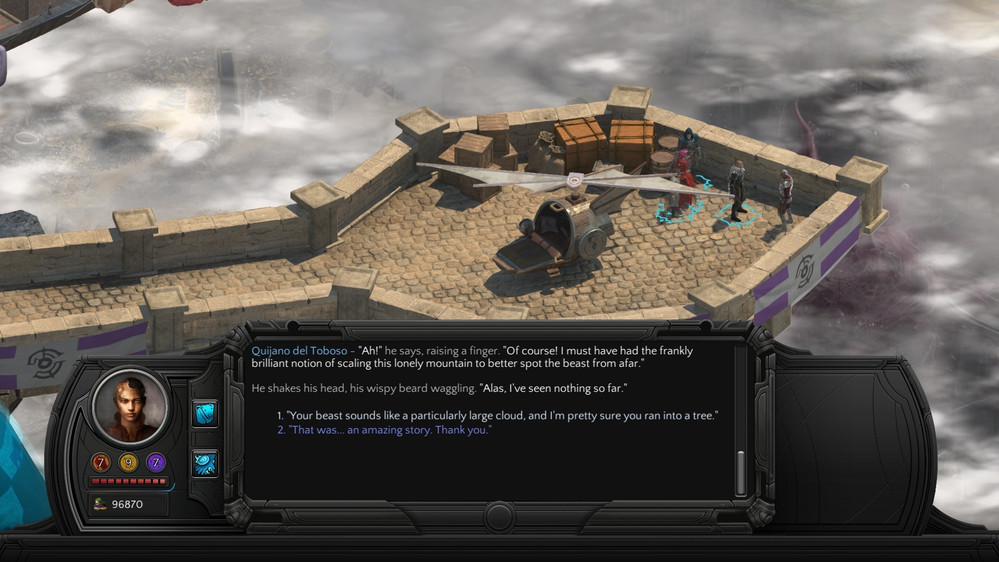Select the purple stat pool orb
The width and height of the screenshot is (999, 562).
(x=156, y=462)
